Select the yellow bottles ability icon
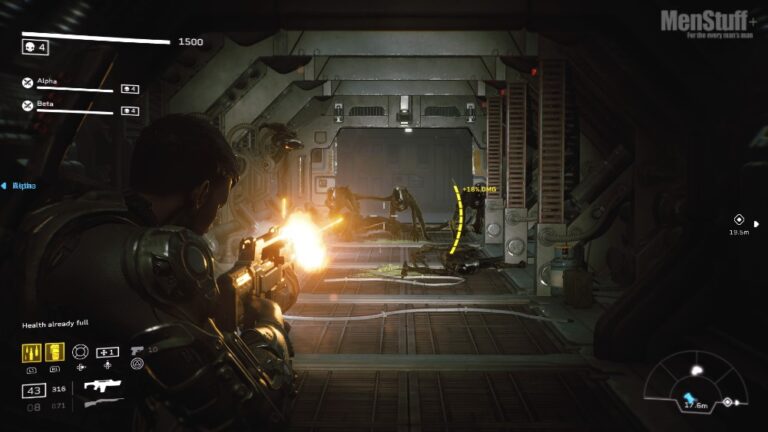 31,352
